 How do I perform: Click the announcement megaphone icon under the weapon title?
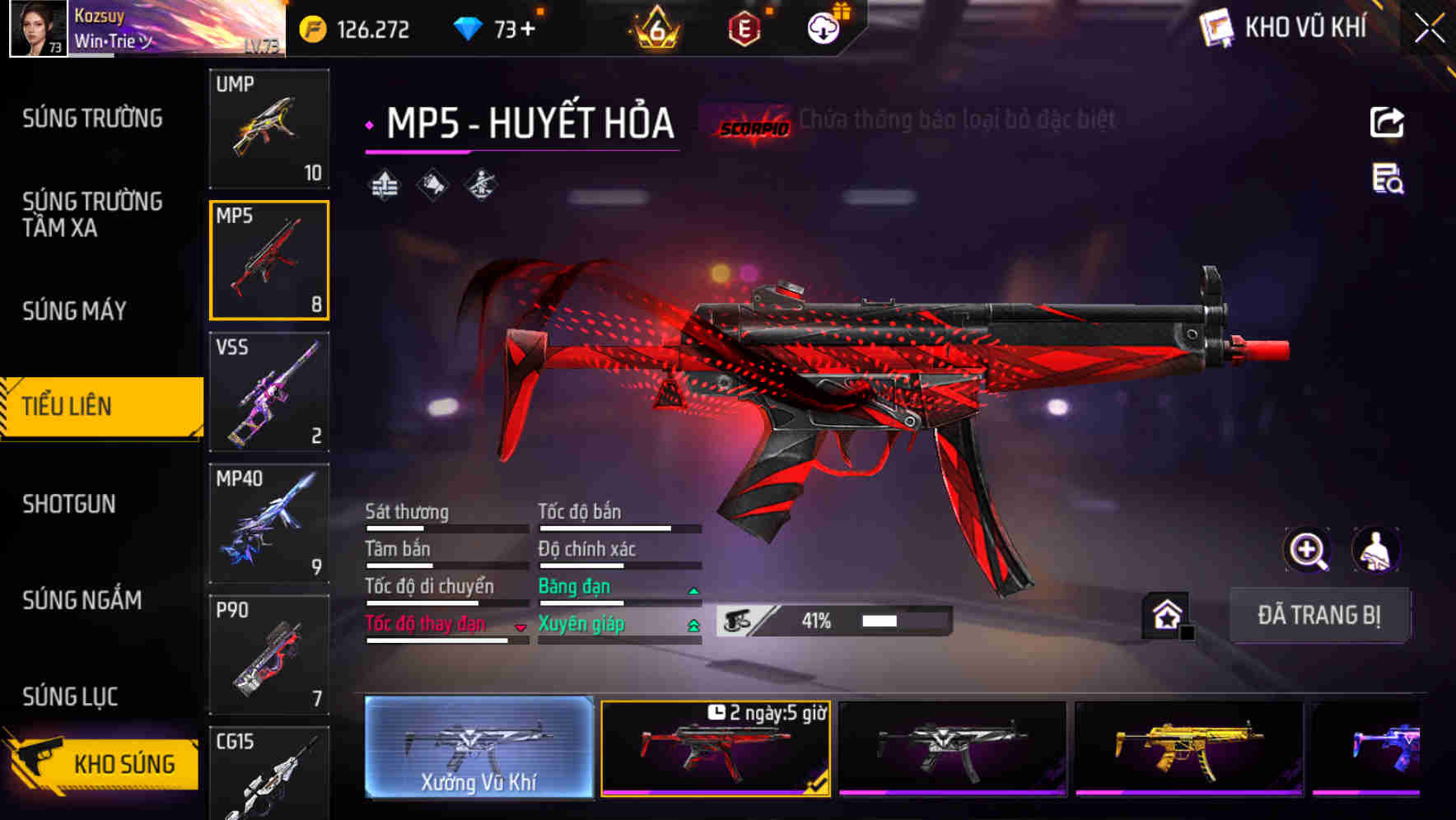coord(432,183)
